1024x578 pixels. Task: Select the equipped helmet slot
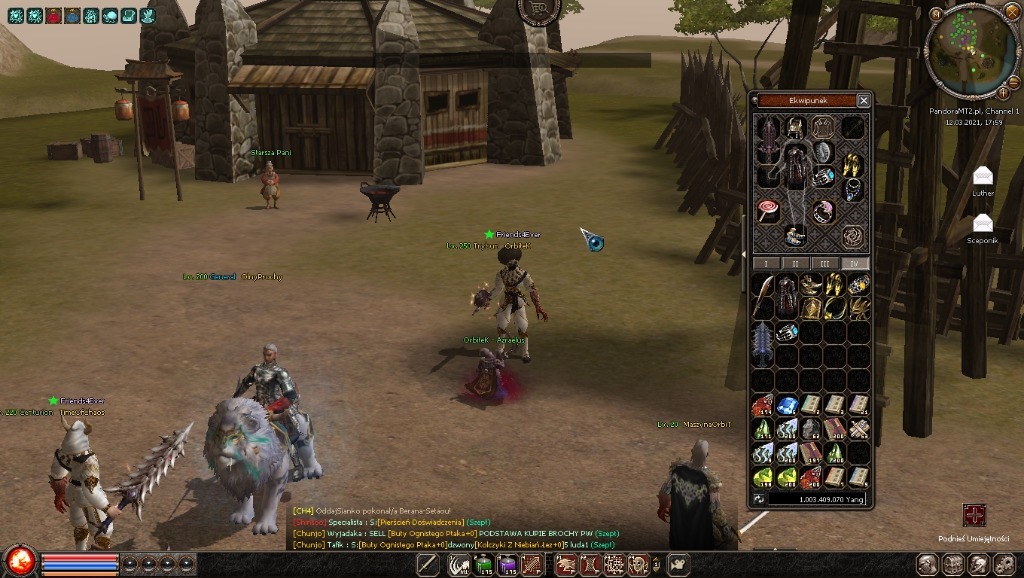click(796, 127)
